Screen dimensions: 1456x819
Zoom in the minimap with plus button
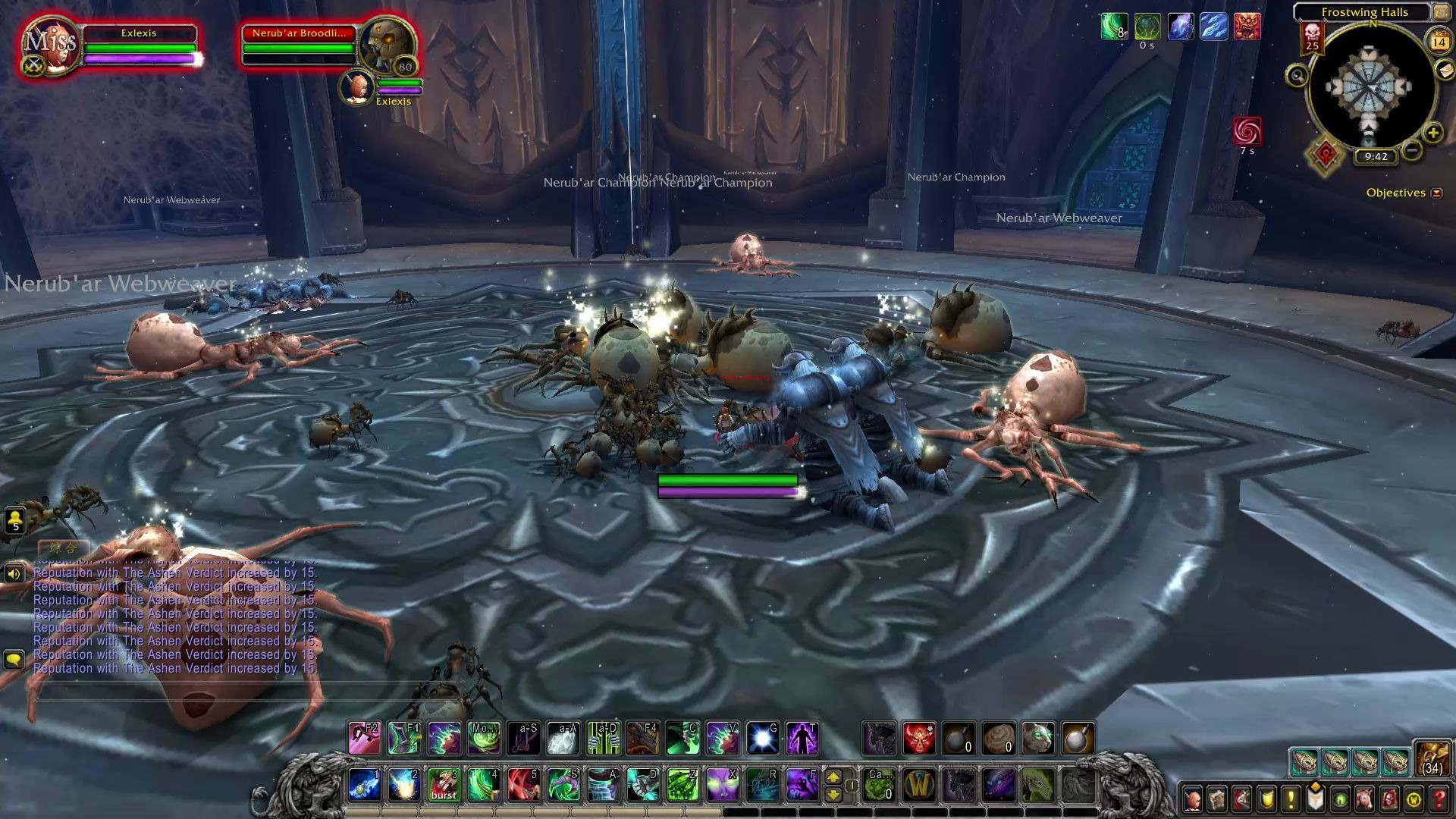coord(1432,133)
